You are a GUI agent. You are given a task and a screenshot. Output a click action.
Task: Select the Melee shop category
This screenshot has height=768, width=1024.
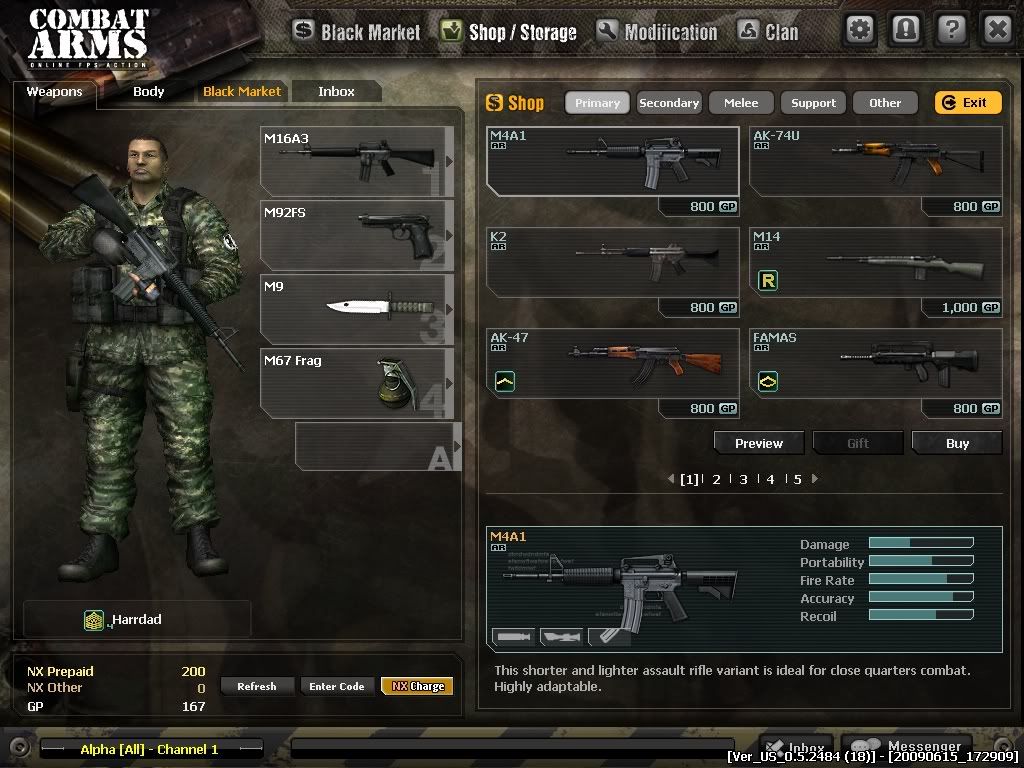tap(741, 103)
